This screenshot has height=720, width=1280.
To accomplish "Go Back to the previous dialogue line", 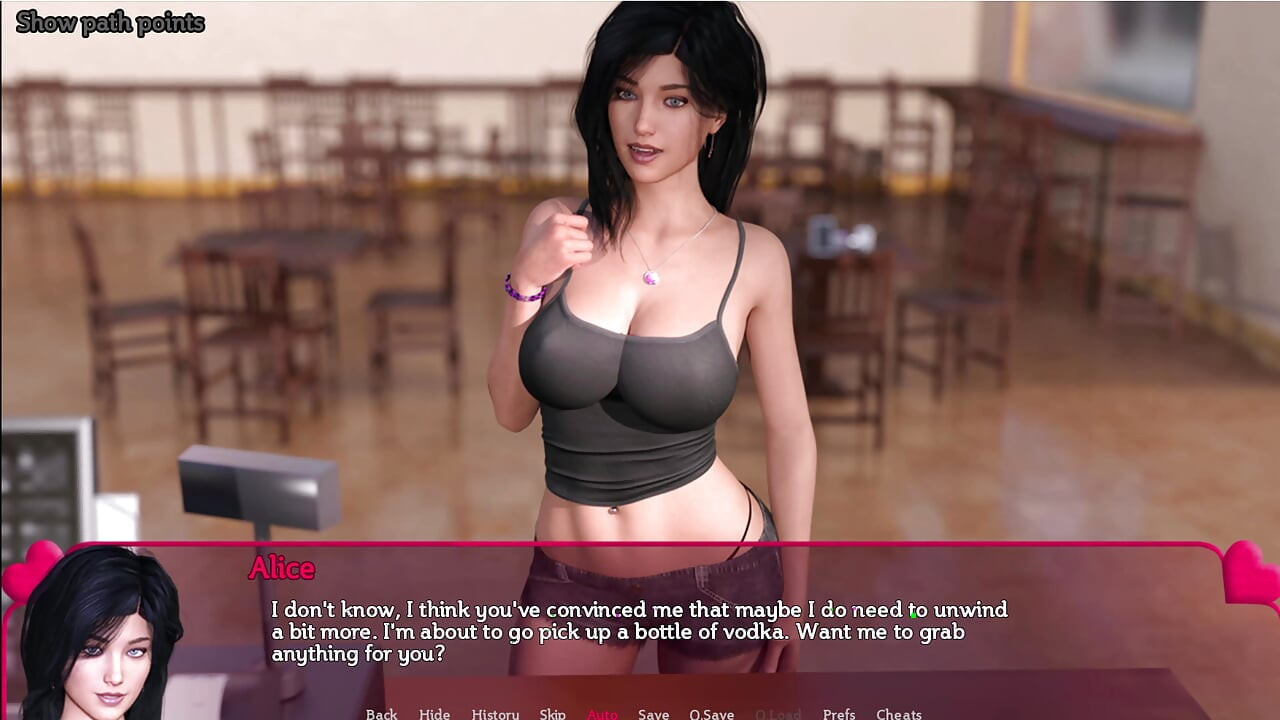I will coord(381,713).
